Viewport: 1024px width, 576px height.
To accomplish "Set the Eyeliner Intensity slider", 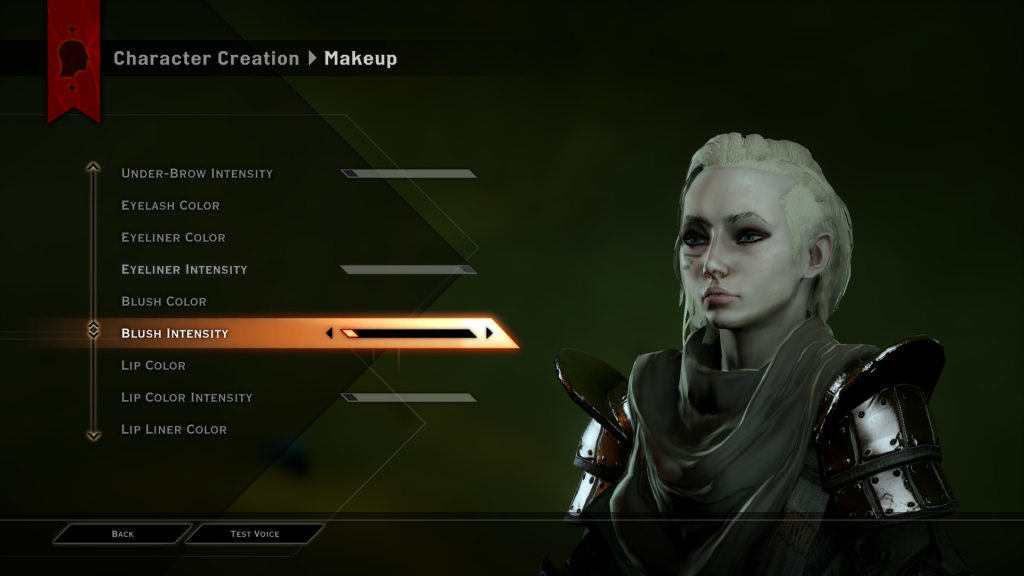I will click(x=408, y=269).
